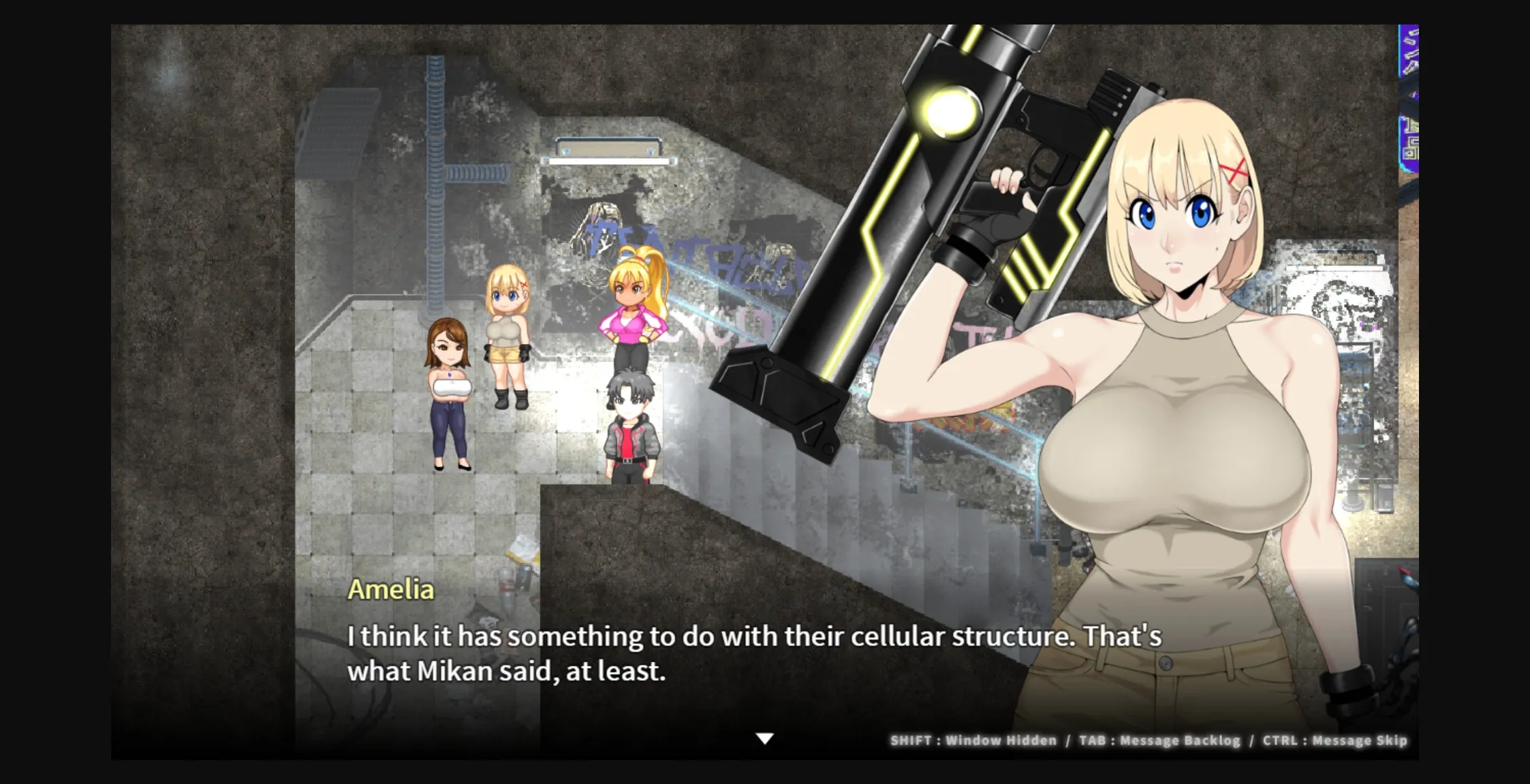Toggle the dialogue window hidden via SHIFT hint
The height and width of the screenshot is (784, 1530).
[x=973, y=740]
